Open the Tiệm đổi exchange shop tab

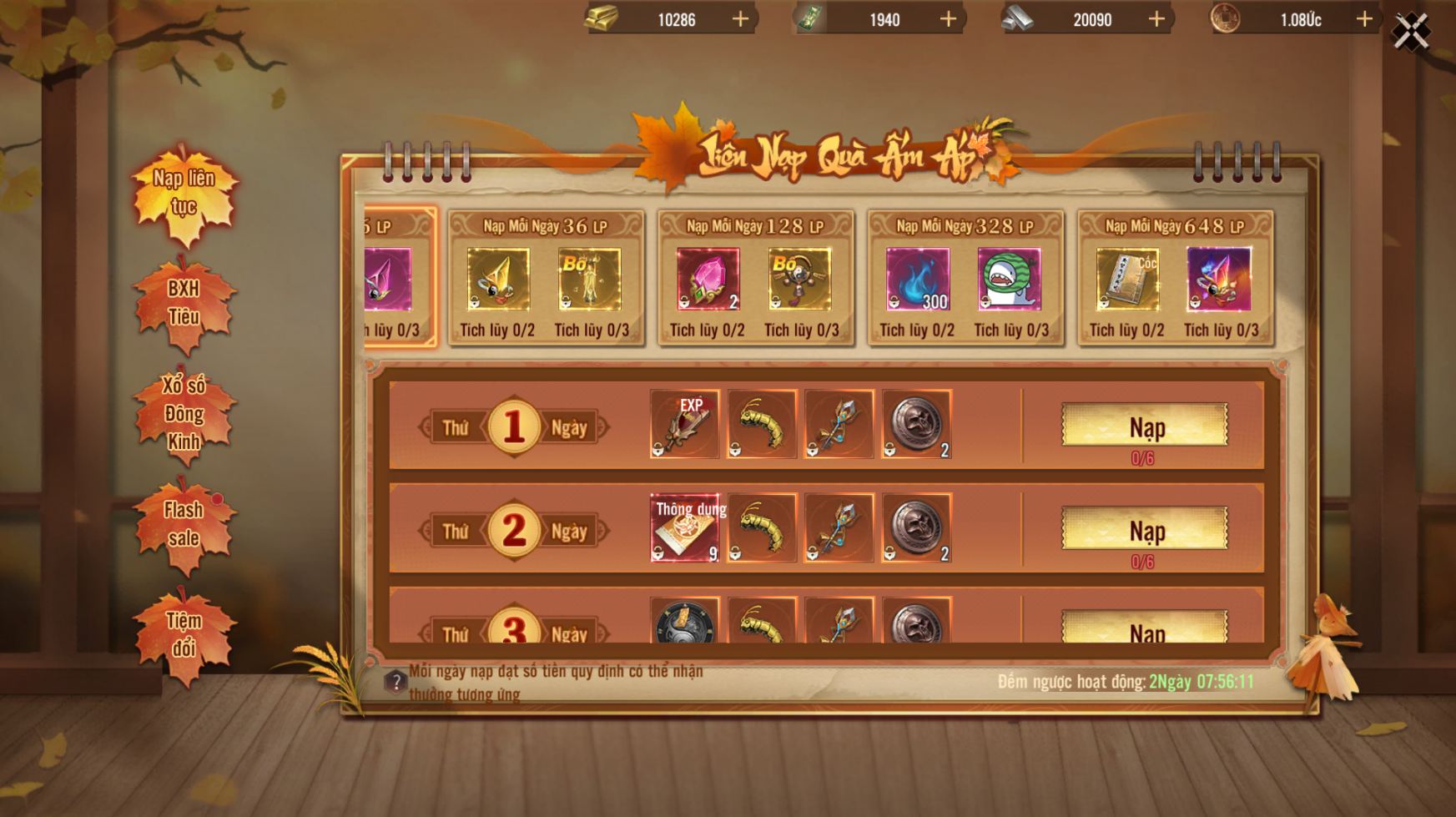click(184, 634)
